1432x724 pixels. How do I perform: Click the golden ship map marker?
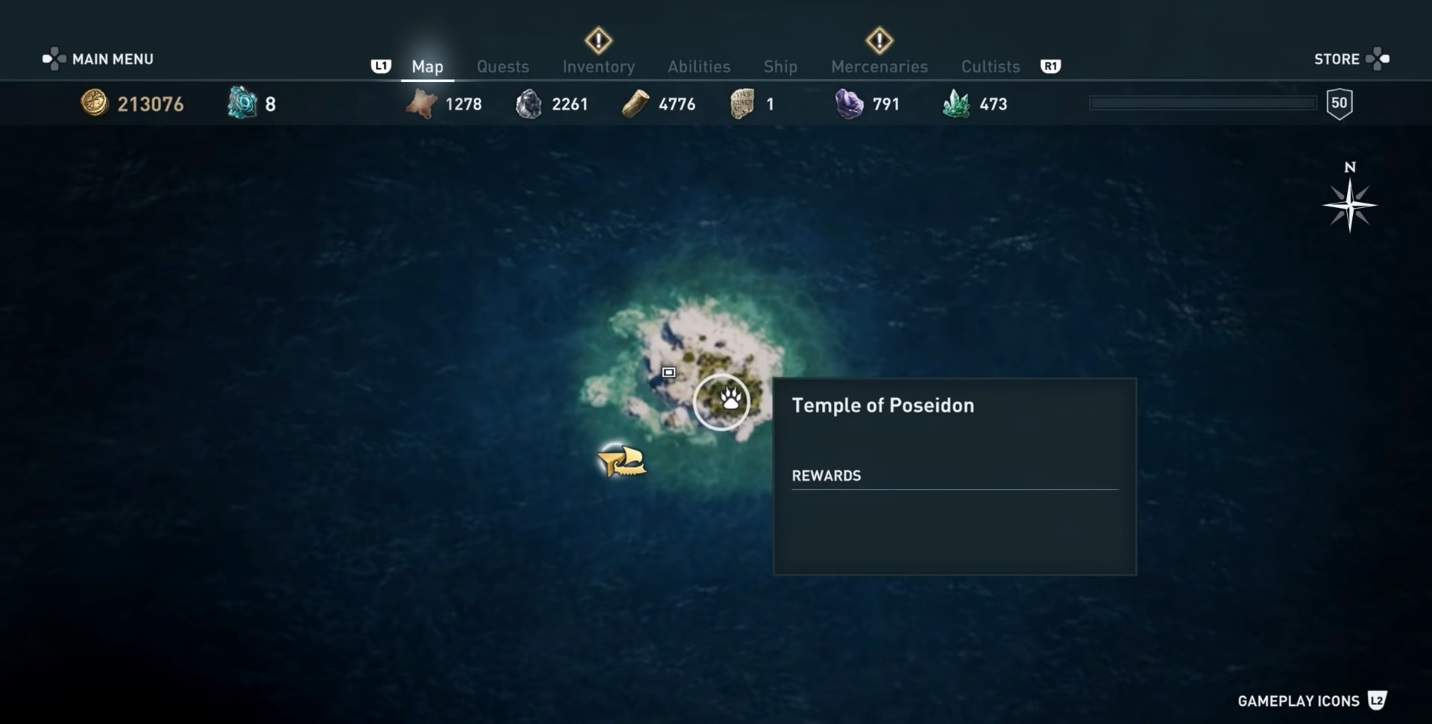[x=622, y=460]
